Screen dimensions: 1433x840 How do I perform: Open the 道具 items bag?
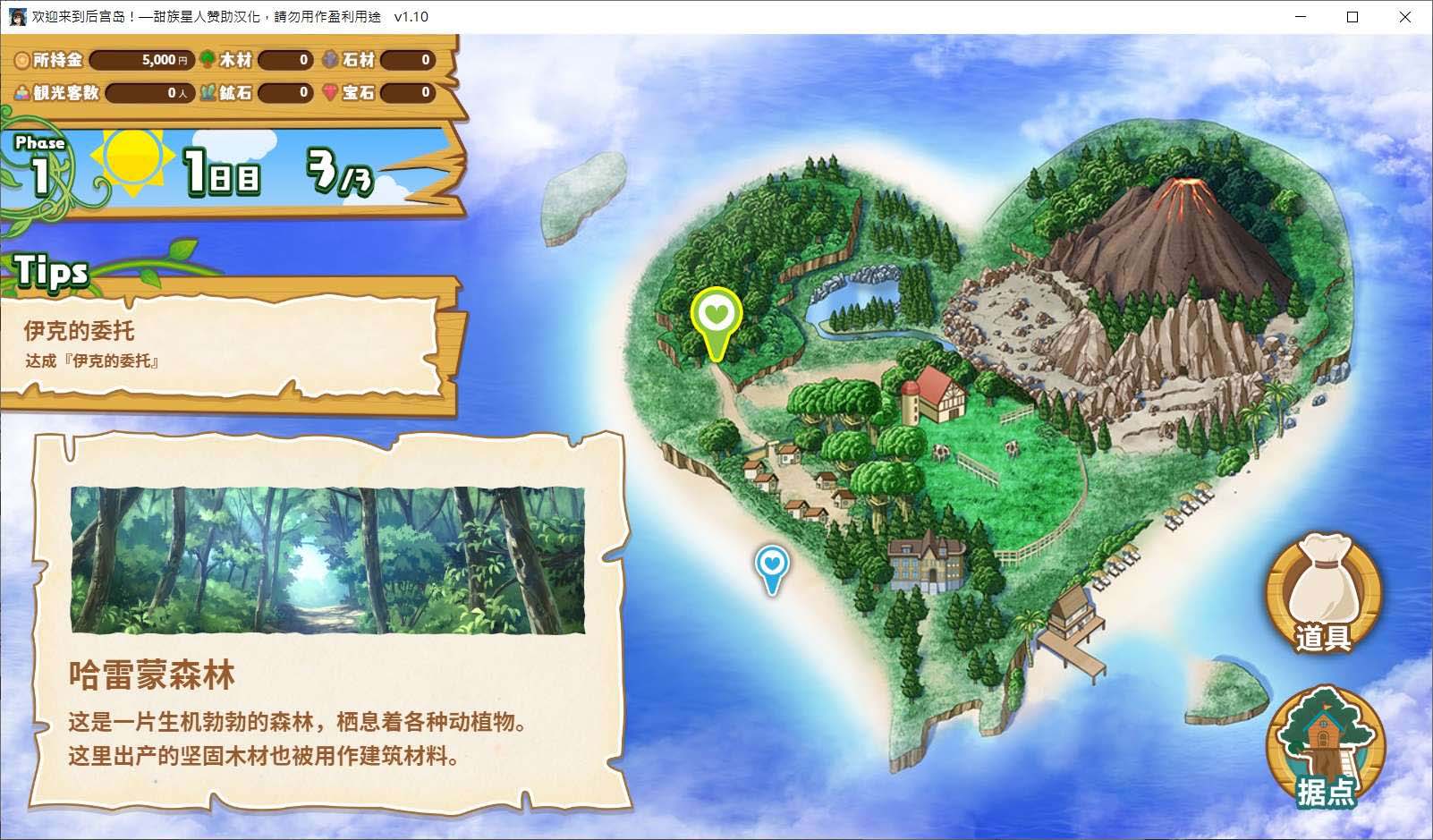(x=1324, y=591)
